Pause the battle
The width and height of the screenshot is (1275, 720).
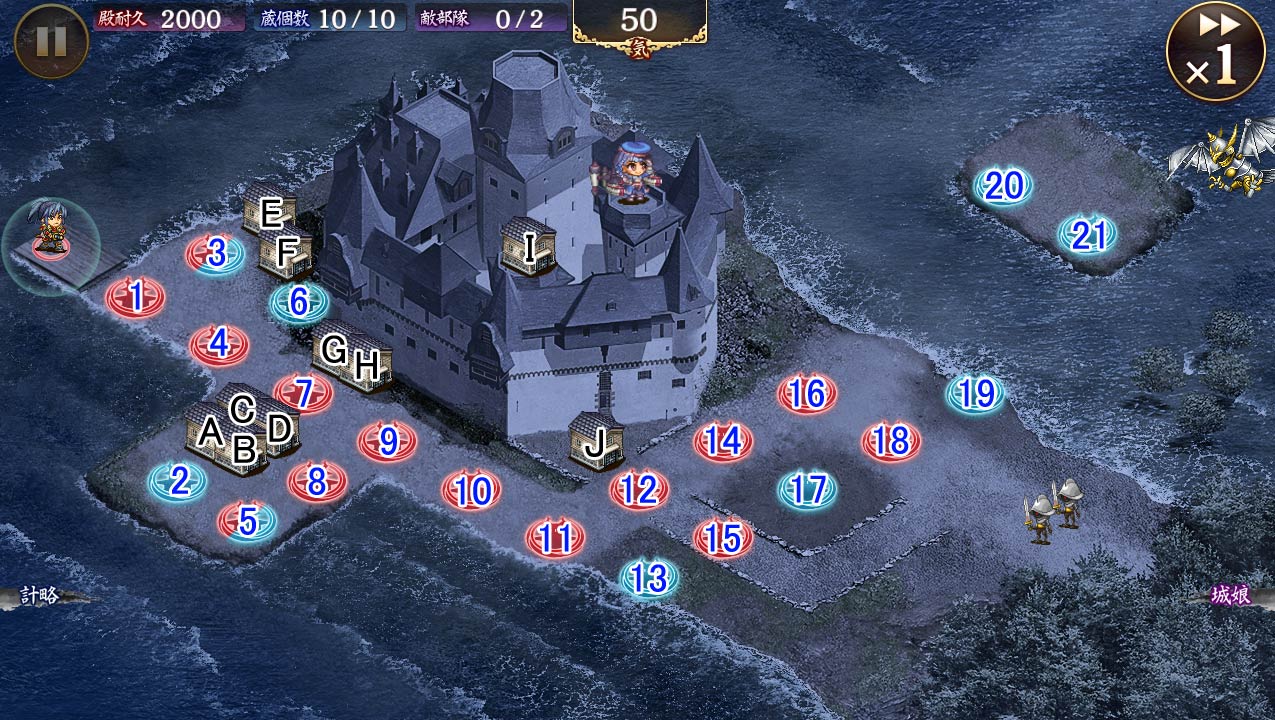[x=51, y=41]
